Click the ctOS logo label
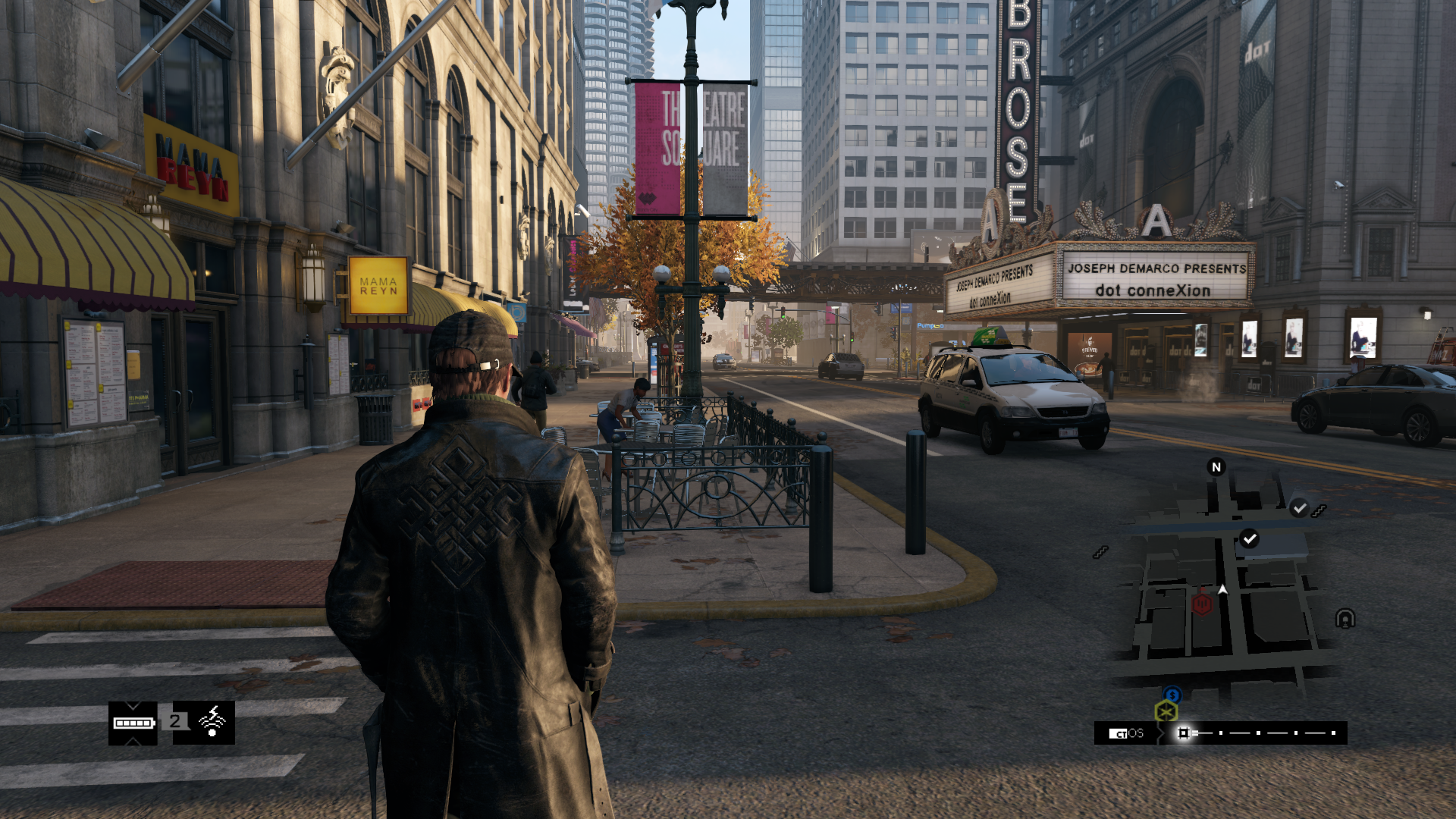This screenshot has height=819, width=1456. tap(1126, 733)
